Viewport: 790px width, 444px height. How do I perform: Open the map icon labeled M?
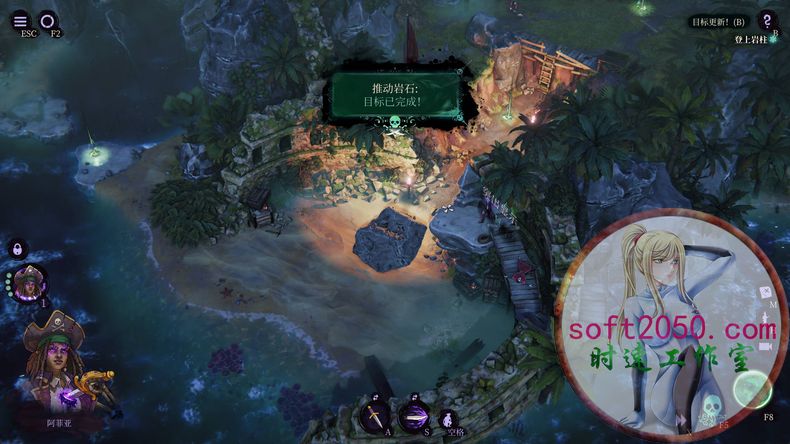point(764,294)
